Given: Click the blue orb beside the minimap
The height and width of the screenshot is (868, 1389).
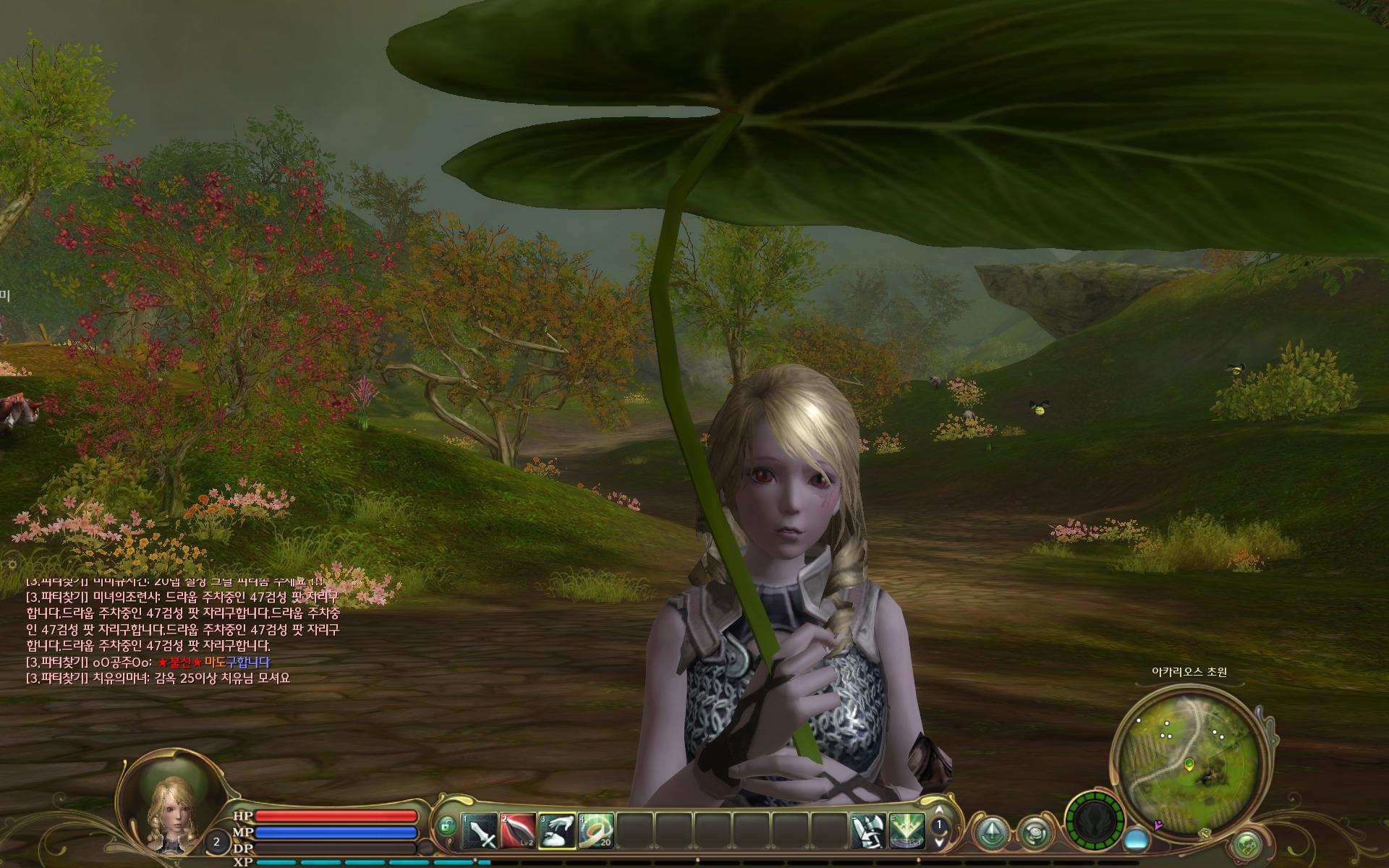Looking at the screenshot, I should click(x=1138, y=839).
